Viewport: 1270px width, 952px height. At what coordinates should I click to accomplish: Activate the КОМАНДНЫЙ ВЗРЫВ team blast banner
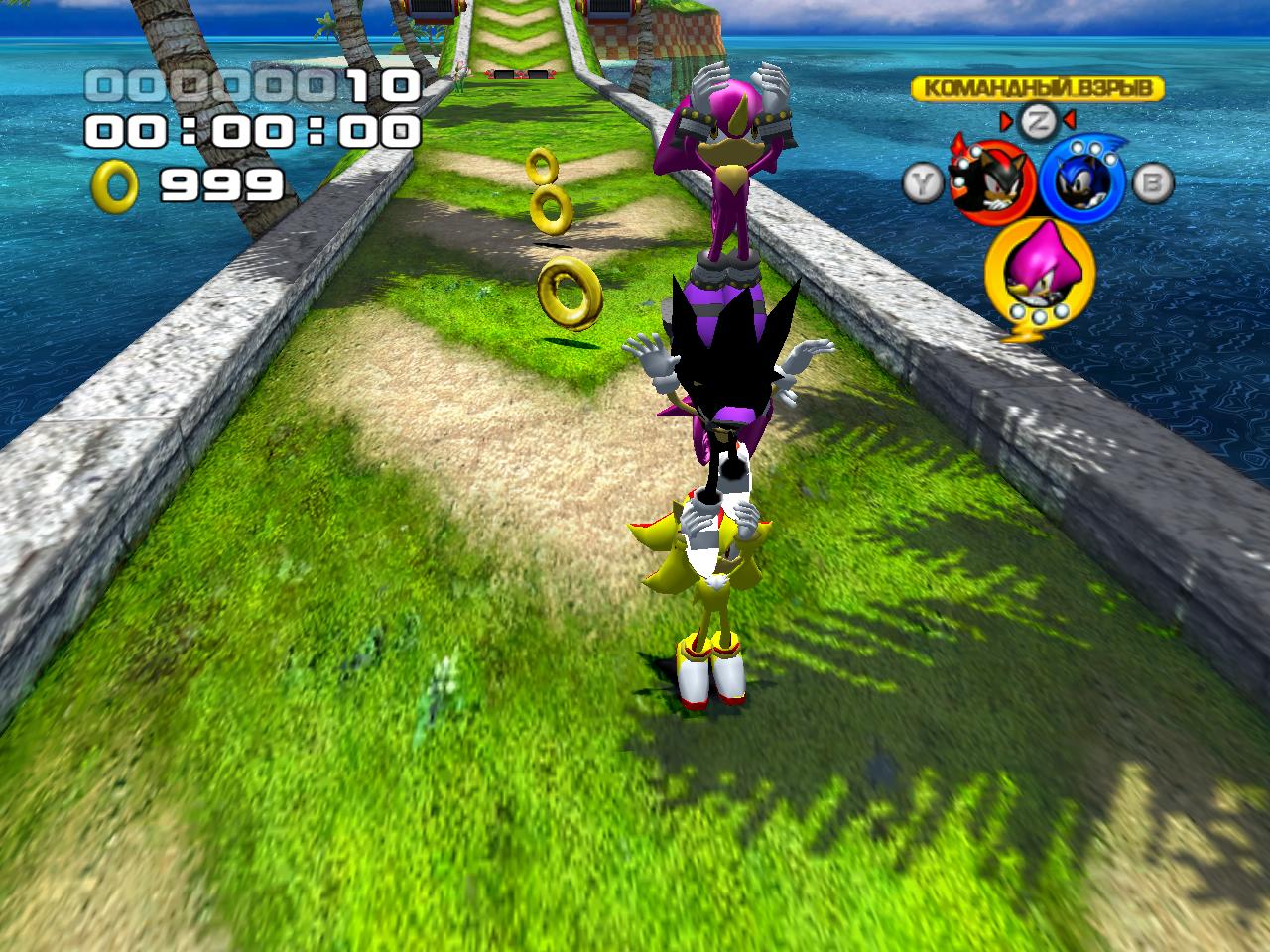pyautogui.click(x=1038, y=88)
